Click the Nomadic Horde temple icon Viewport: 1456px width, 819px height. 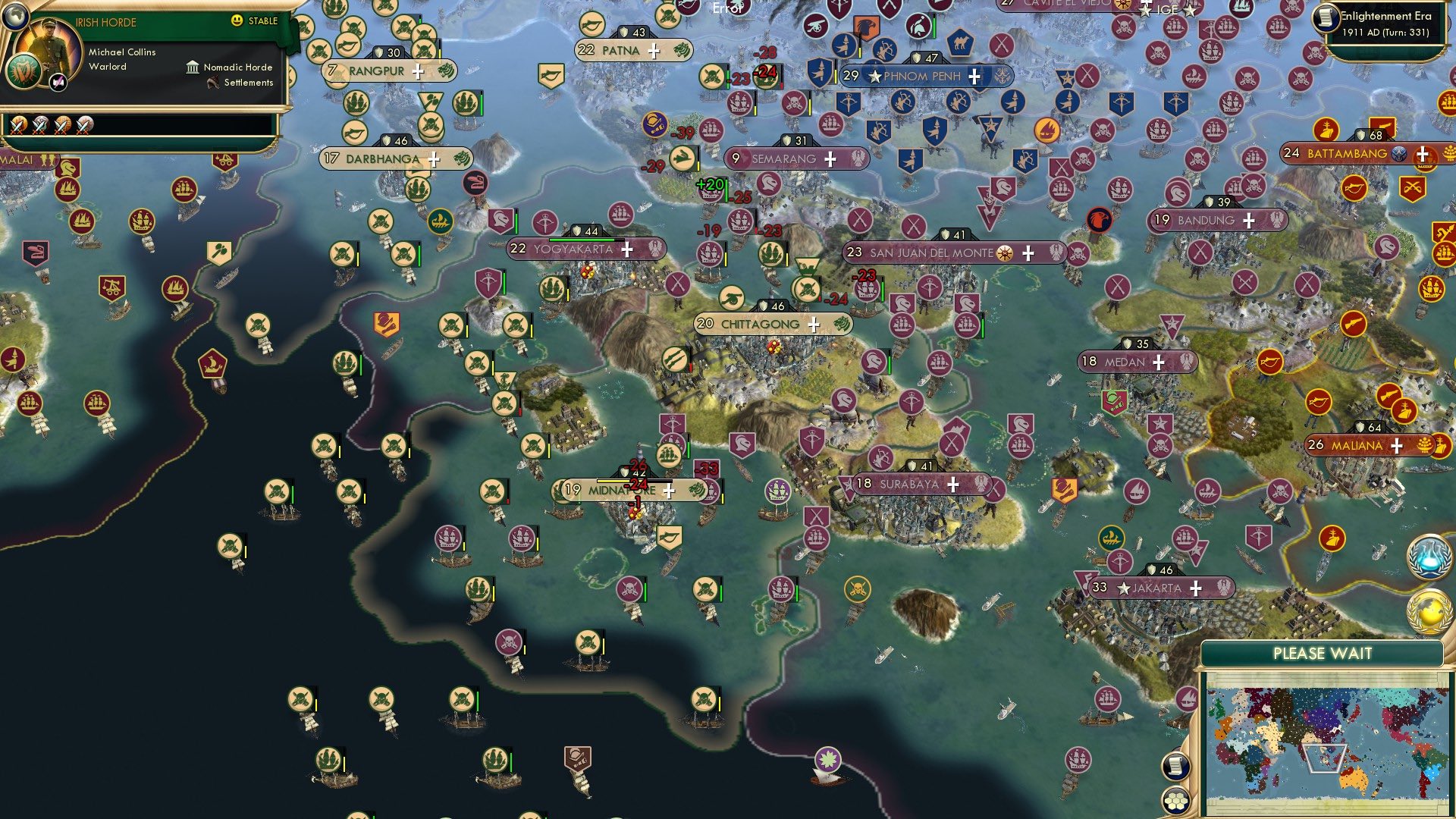(192, 67)
